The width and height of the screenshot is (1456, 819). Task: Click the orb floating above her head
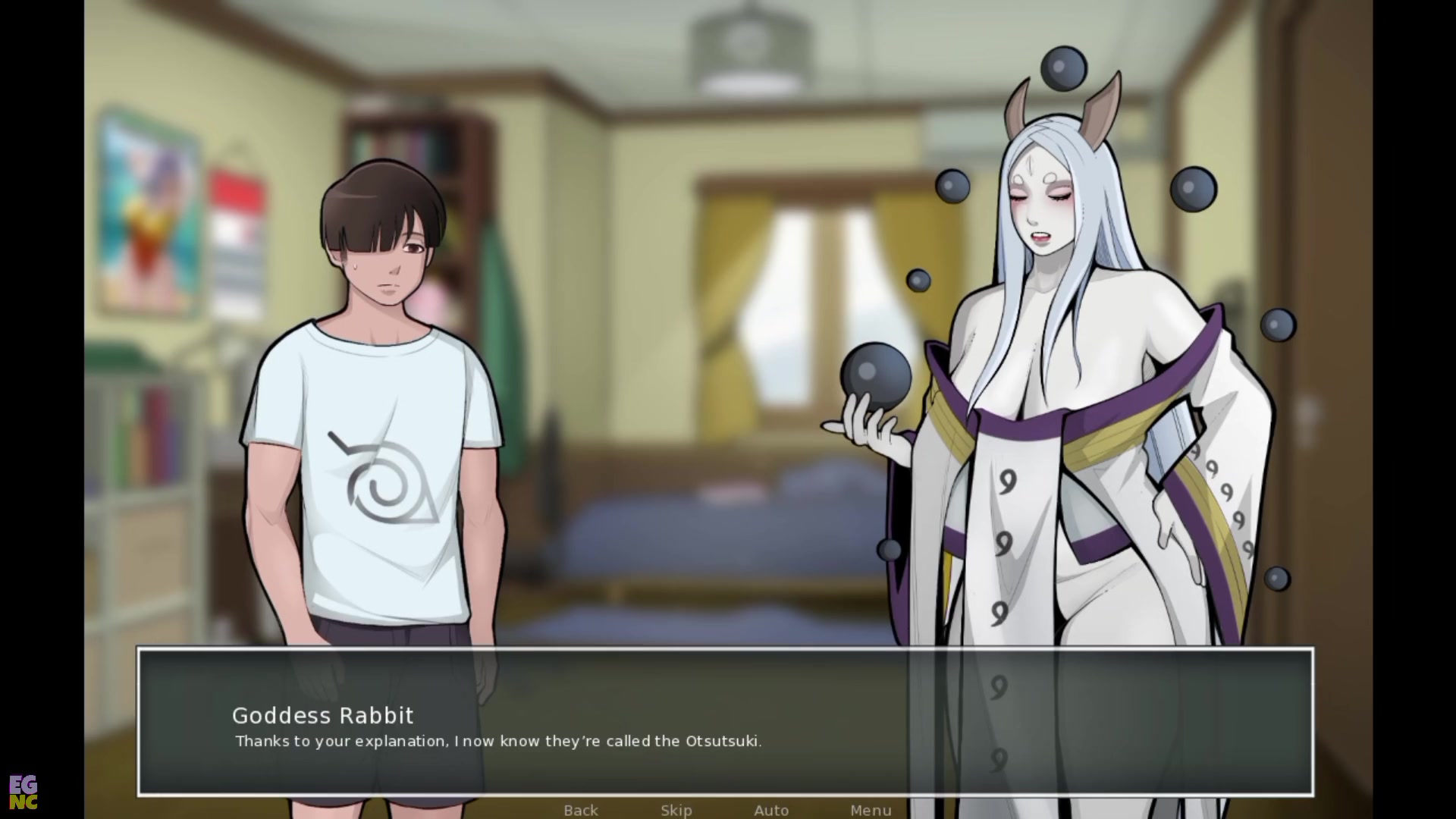[1065, 66]
